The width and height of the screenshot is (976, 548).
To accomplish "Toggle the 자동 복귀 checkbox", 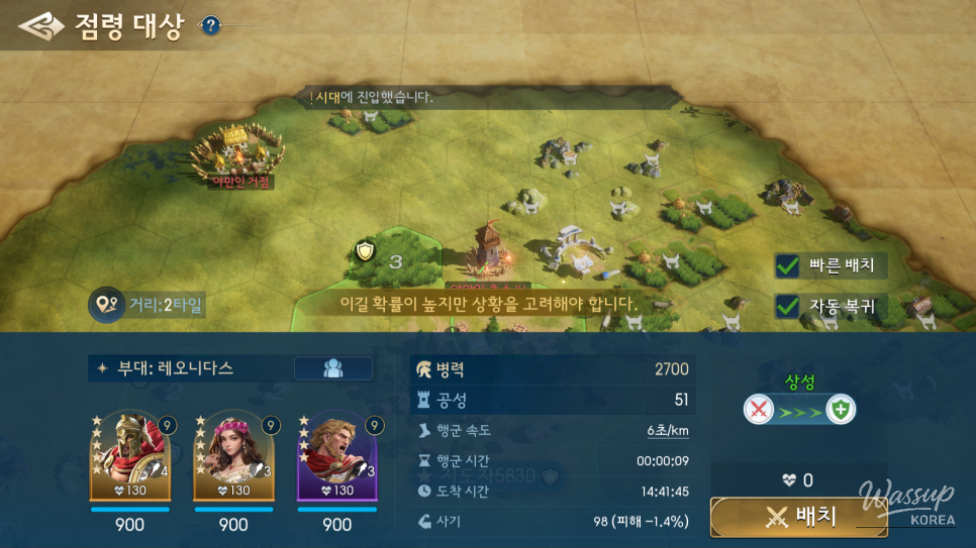I will pos(788,306).
